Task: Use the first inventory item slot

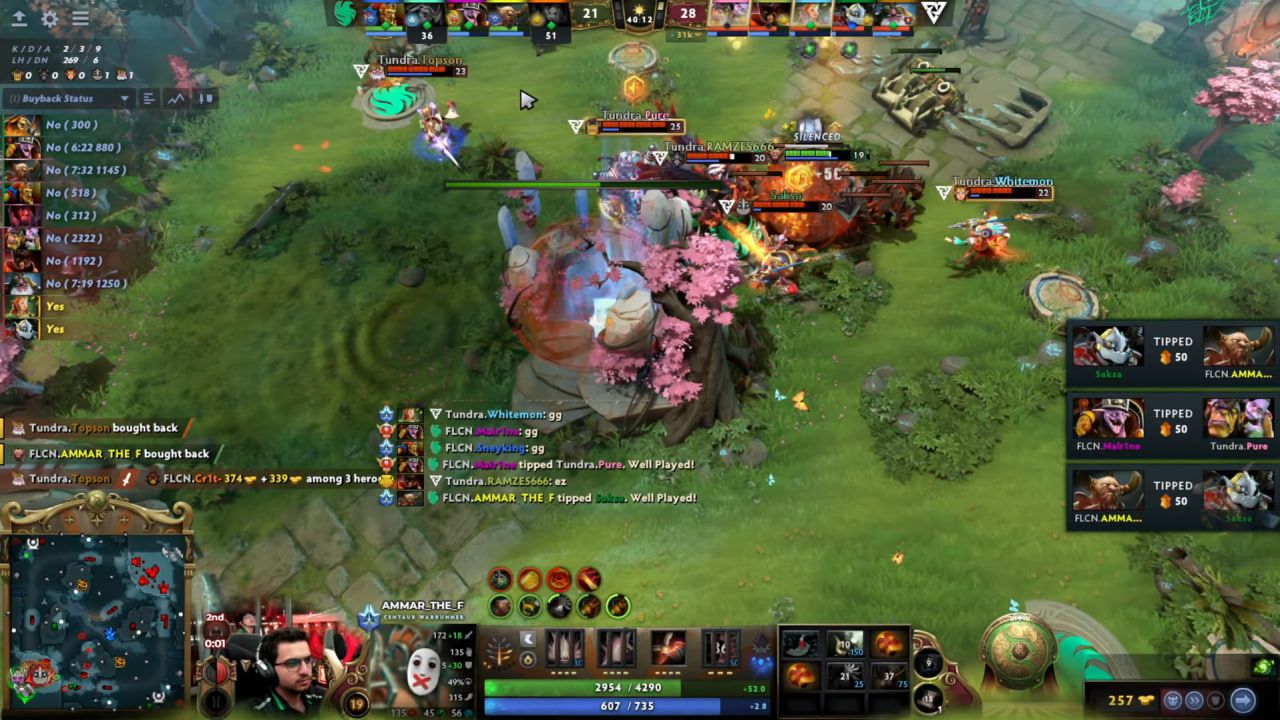Action: point(799,644)
